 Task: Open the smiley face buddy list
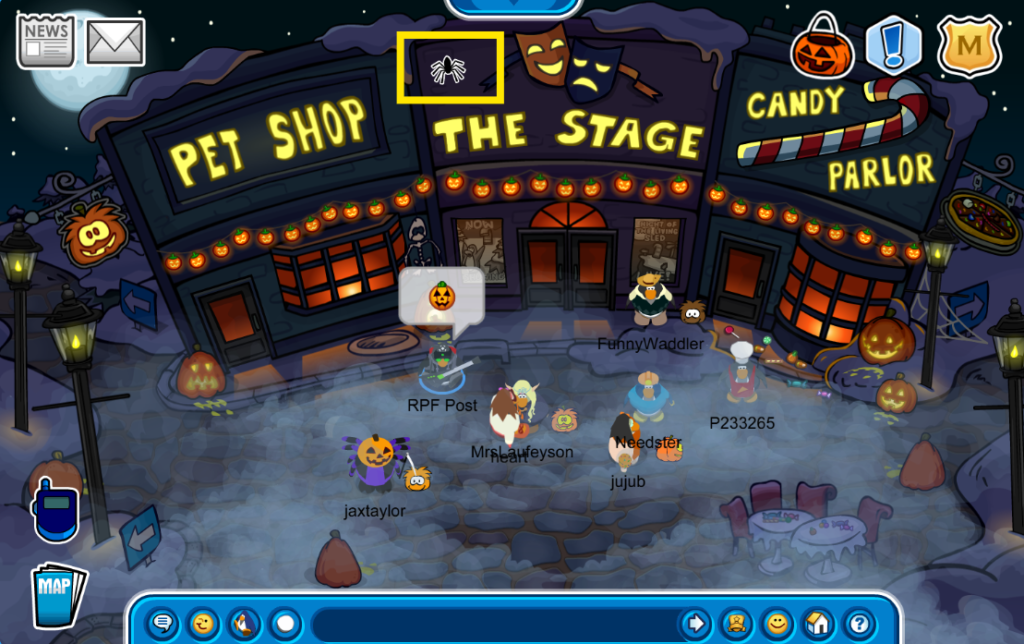[776, 624]
